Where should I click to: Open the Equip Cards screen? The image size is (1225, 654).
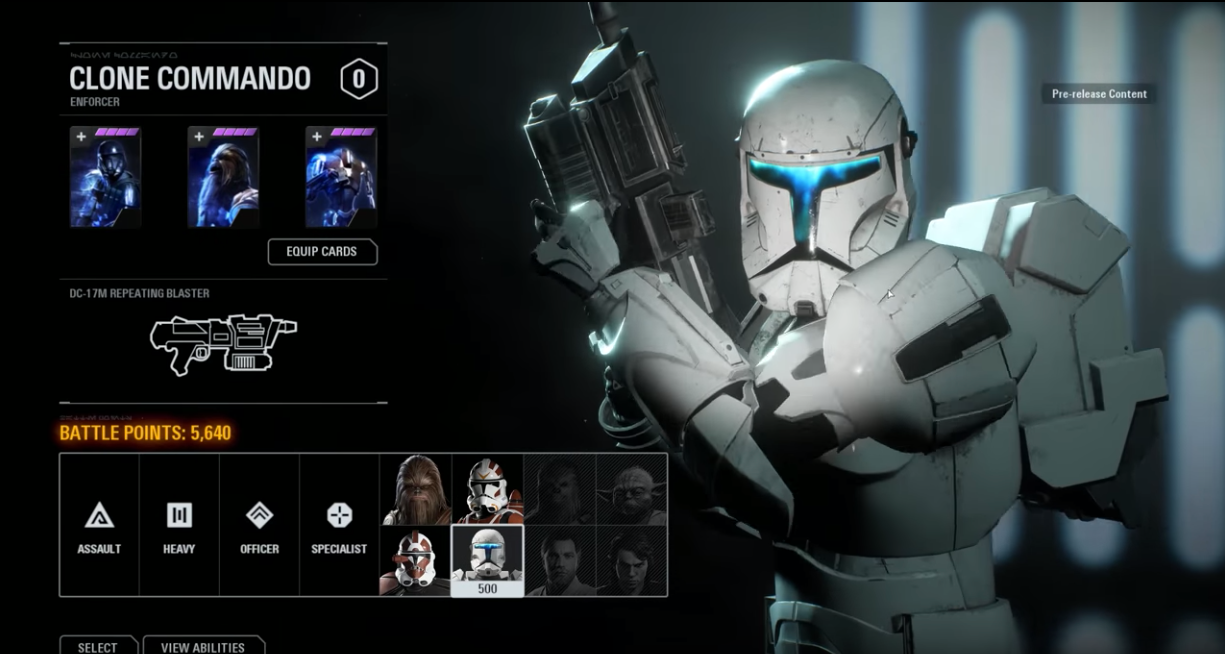[x=322, y=252]
